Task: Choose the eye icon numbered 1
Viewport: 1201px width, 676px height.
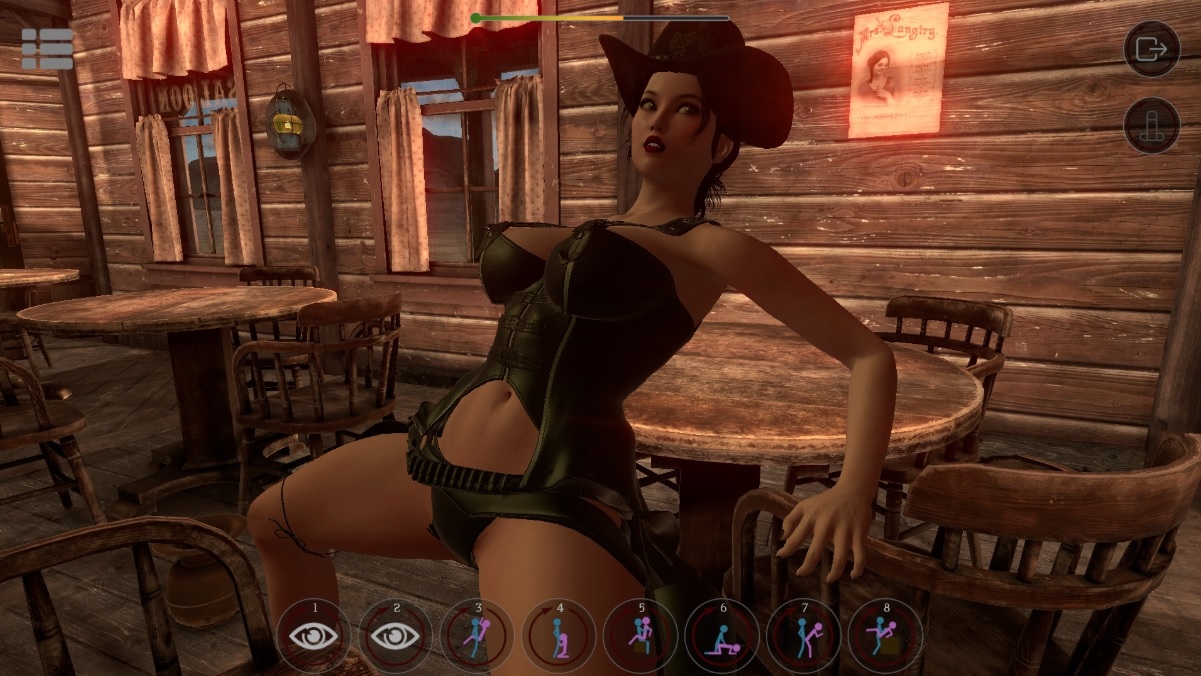Action: [x=314, y=636]
